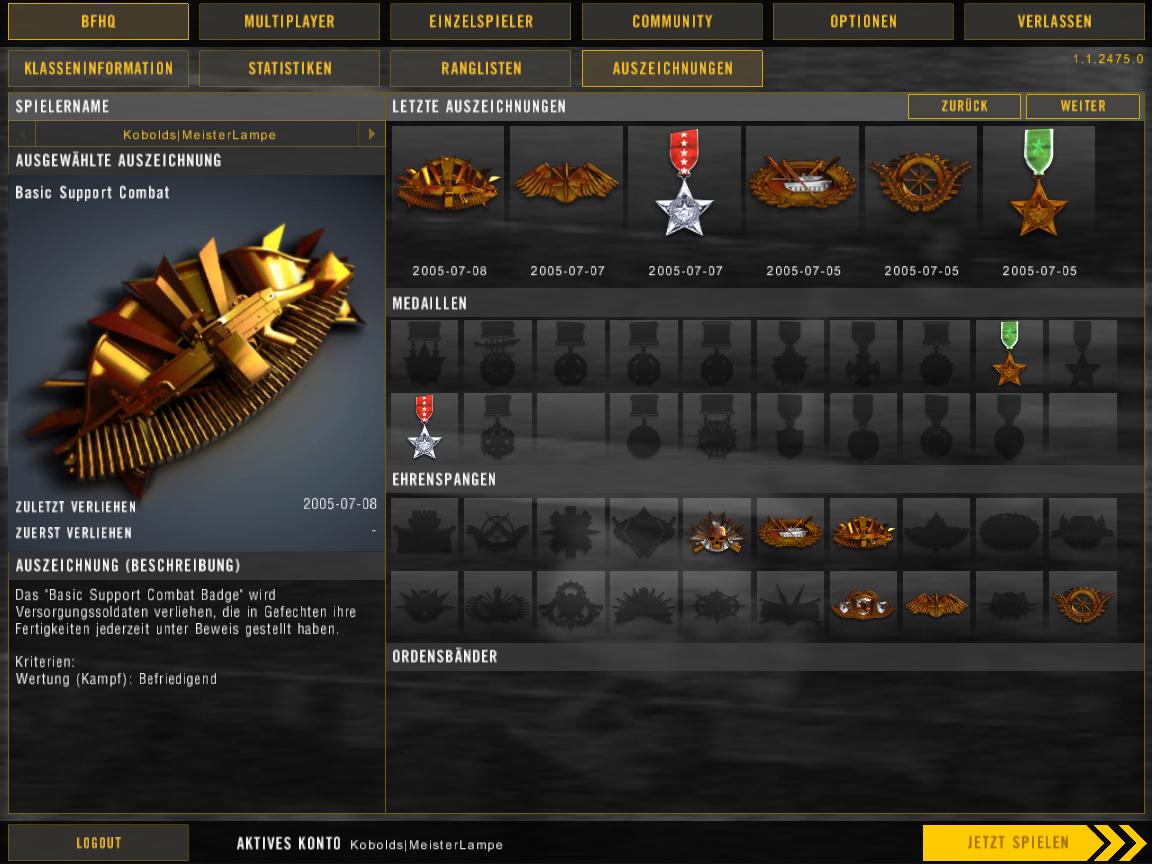1152x864 pixels.
Task: Open the Community section
Action: click(672, 21)
